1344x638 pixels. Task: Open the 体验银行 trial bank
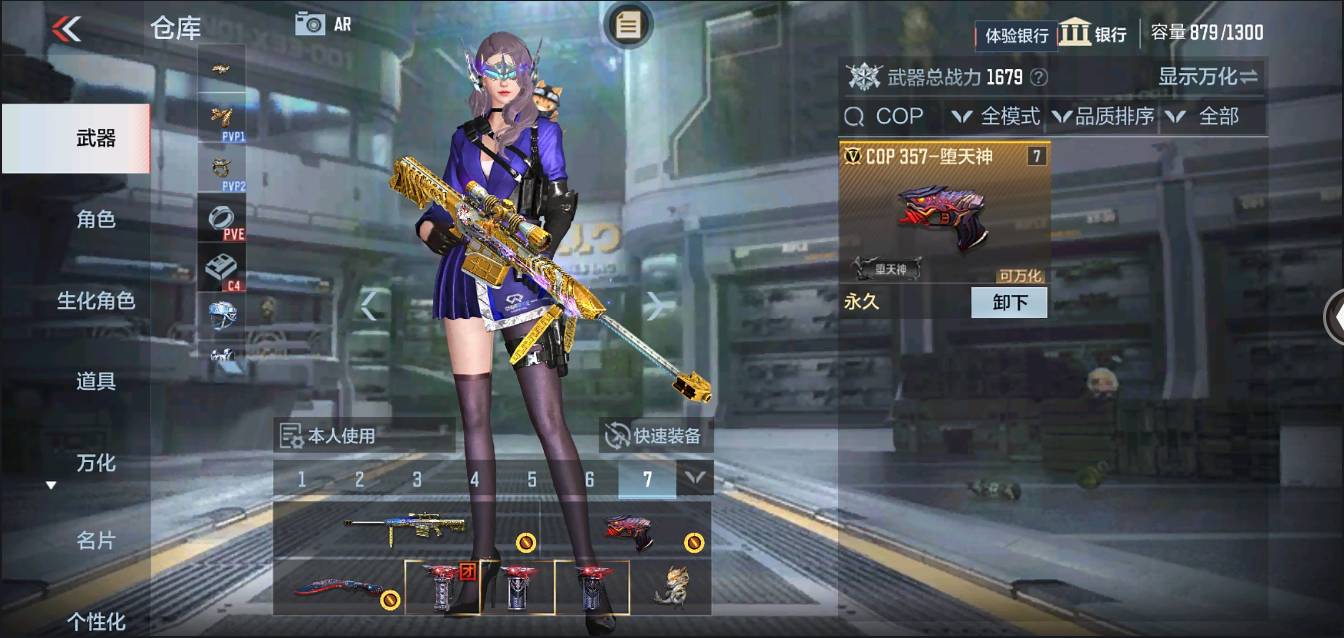pos(1016,36)
